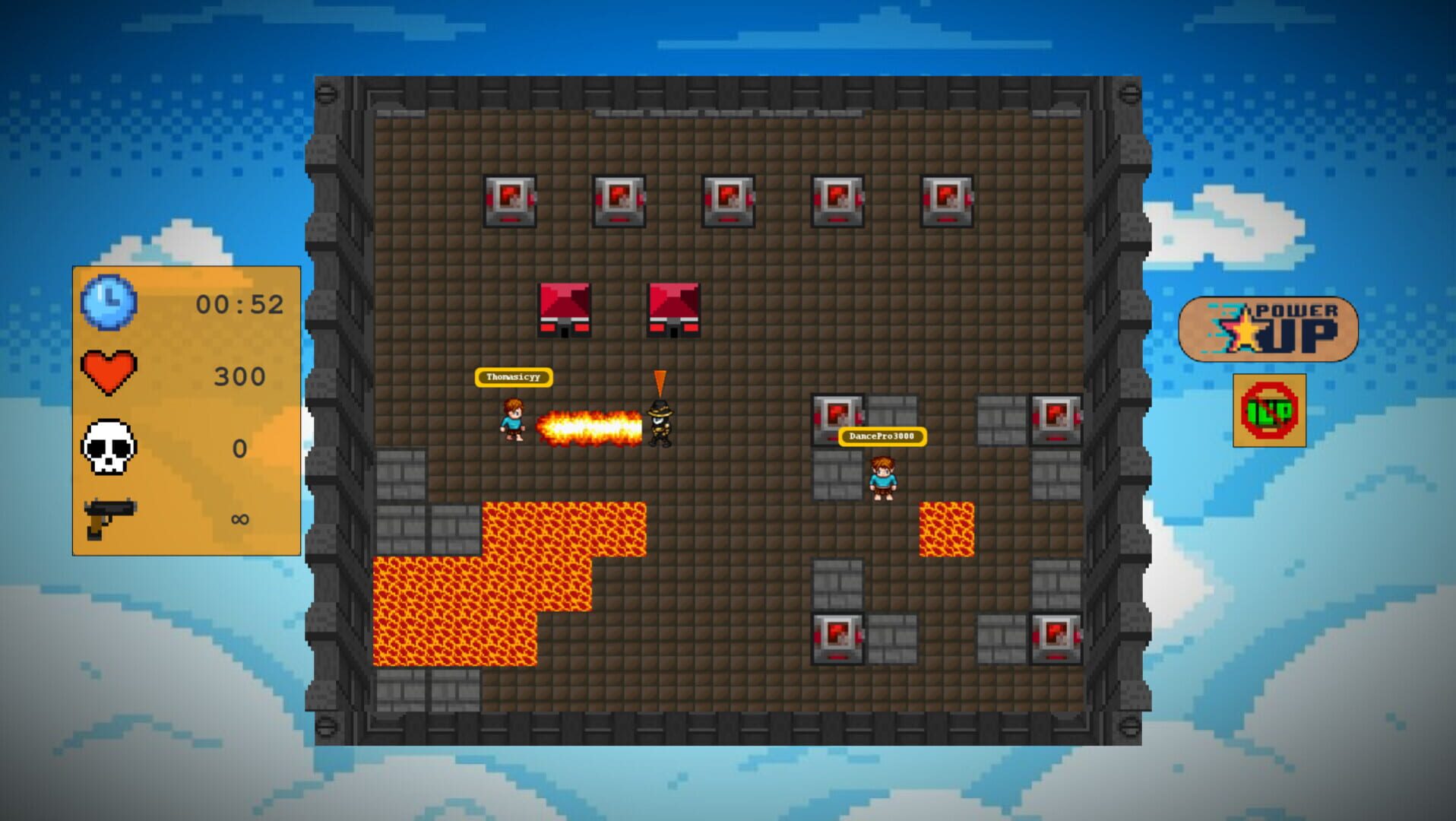The width and height of the screenshot is (1456, 821).
Task: Click the DancePro3000 character sprite
Action: 884,479
